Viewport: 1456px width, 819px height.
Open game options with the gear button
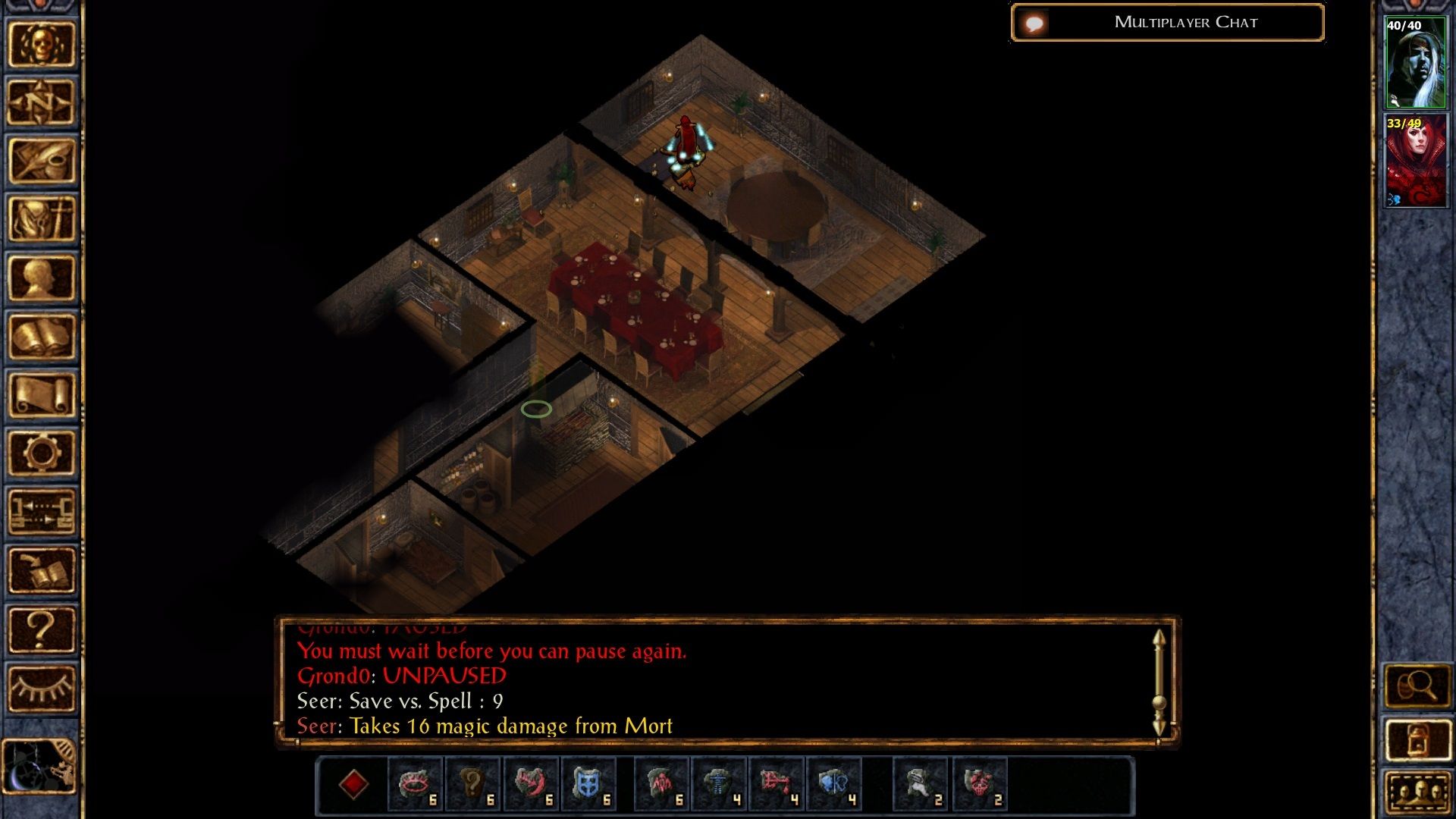coord(41,453)
